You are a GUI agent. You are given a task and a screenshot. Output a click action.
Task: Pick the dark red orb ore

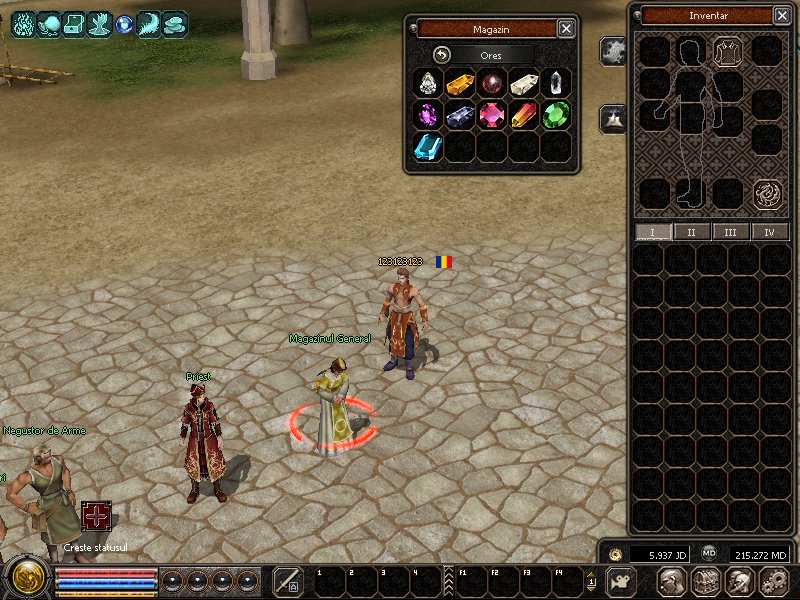click(x=492, y=83)
